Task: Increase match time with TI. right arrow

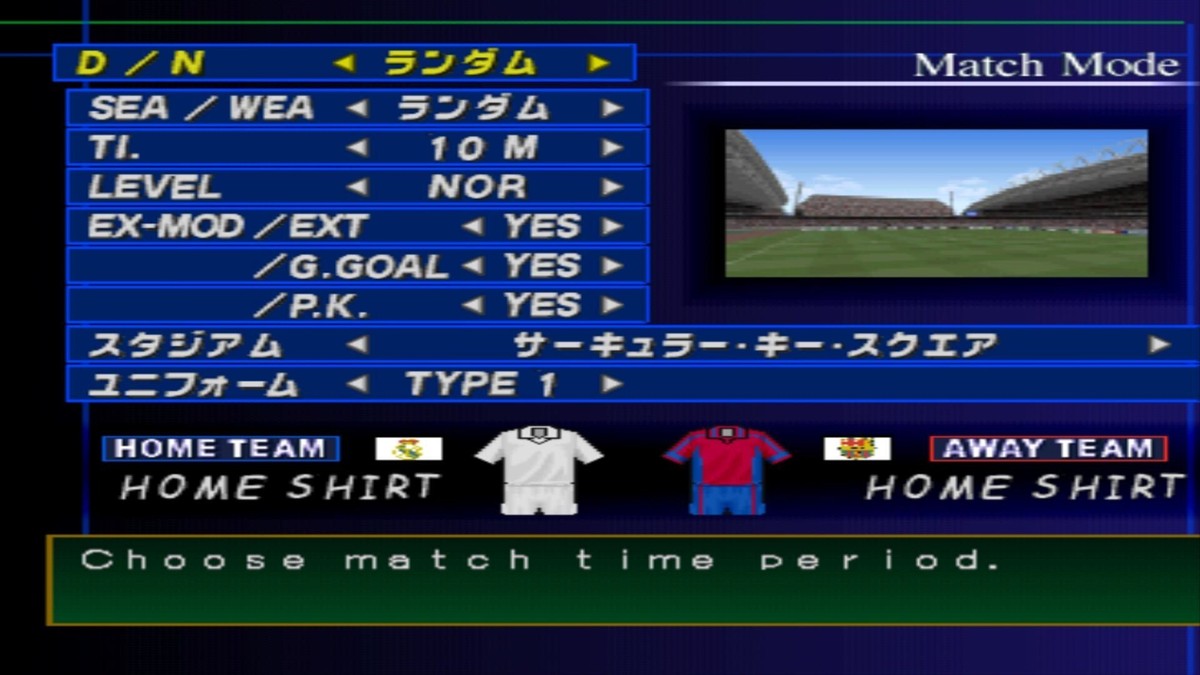Action: coord(612,148)
